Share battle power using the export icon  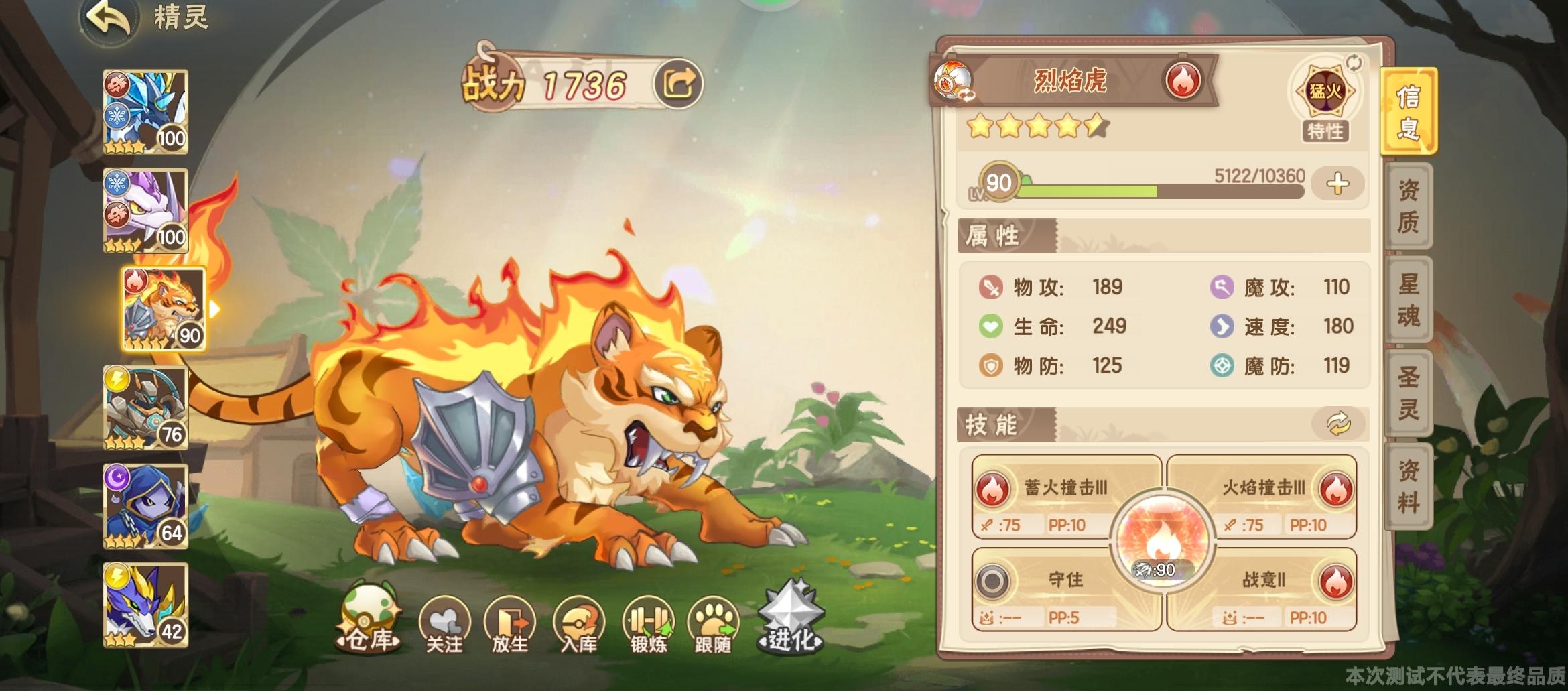679,82
